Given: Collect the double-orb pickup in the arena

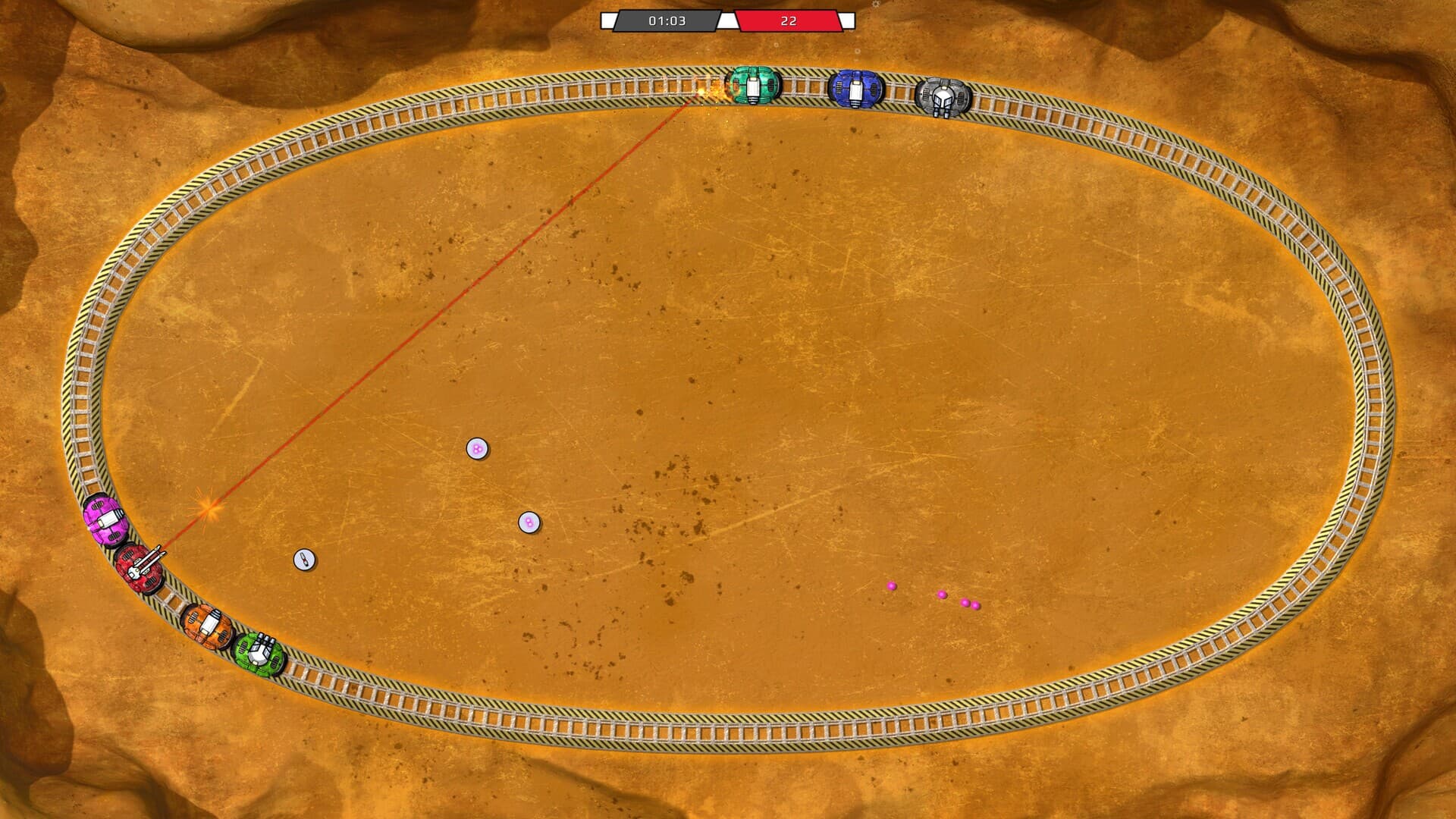Looking at the screenshot, I should [529, 522].
